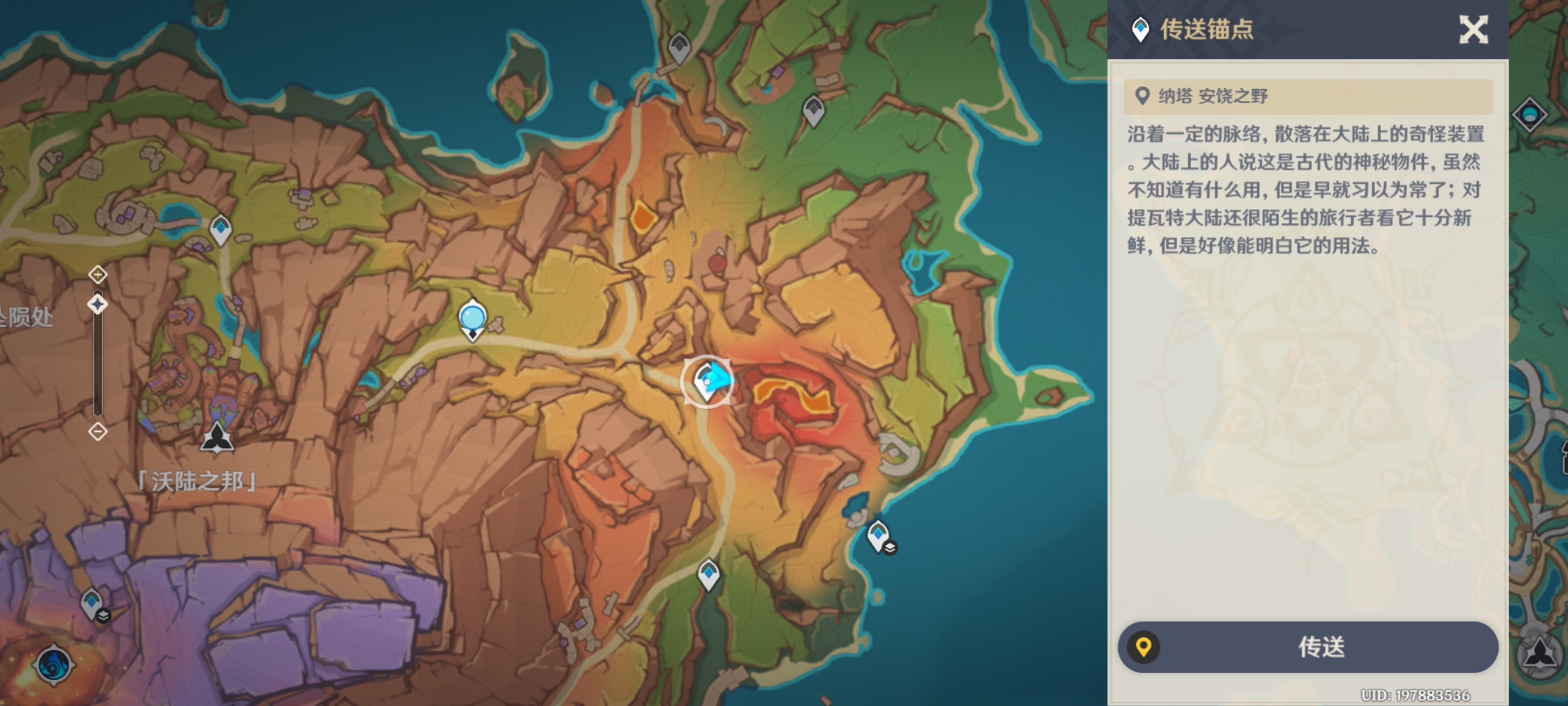The image size is (1568, 706).
Task: Open the blue swirl icon on the fiery area
Action: pyautogui.click(x=54, y=665)
